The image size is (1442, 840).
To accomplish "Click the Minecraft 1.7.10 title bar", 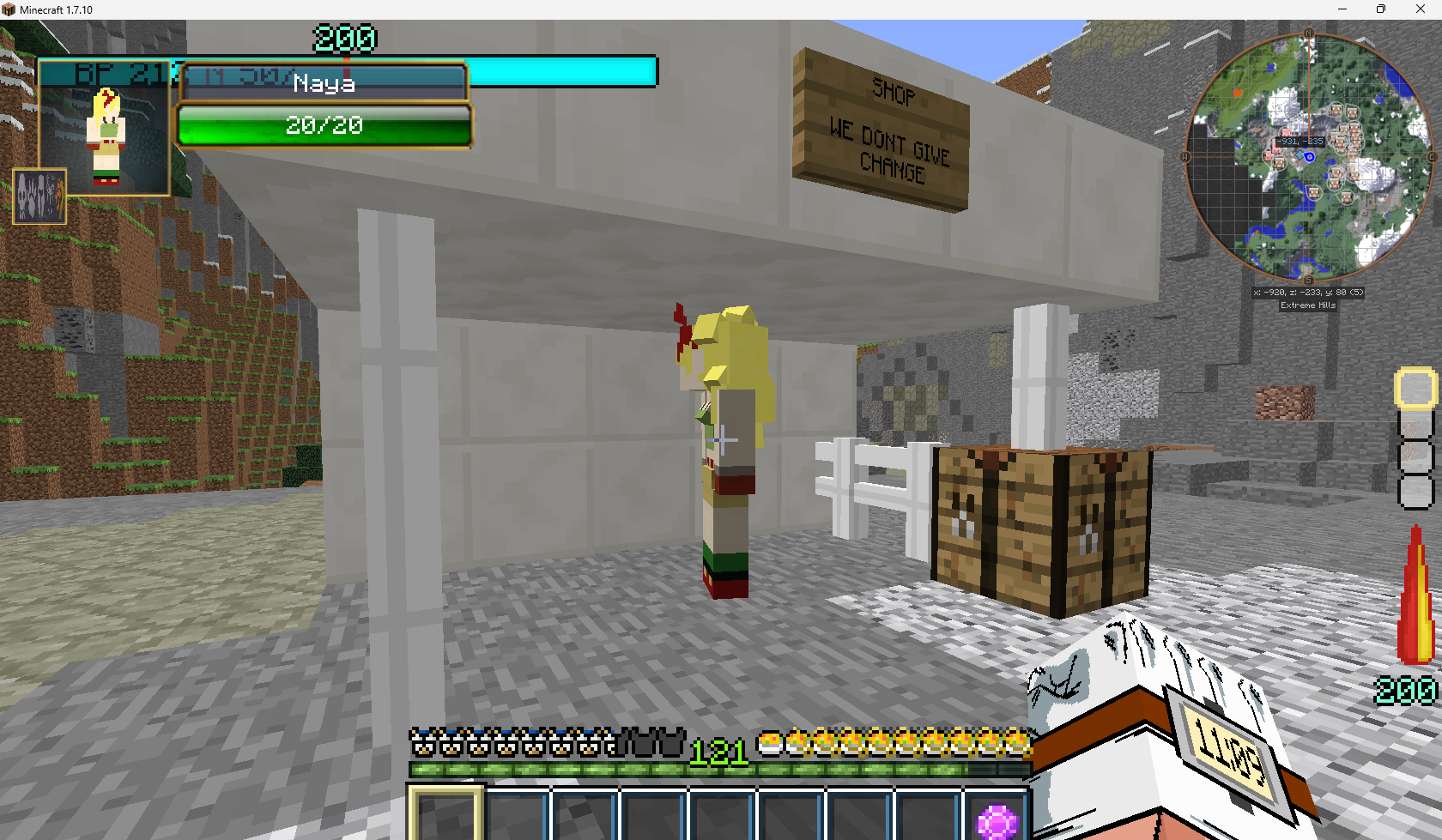I will [56, 9].
